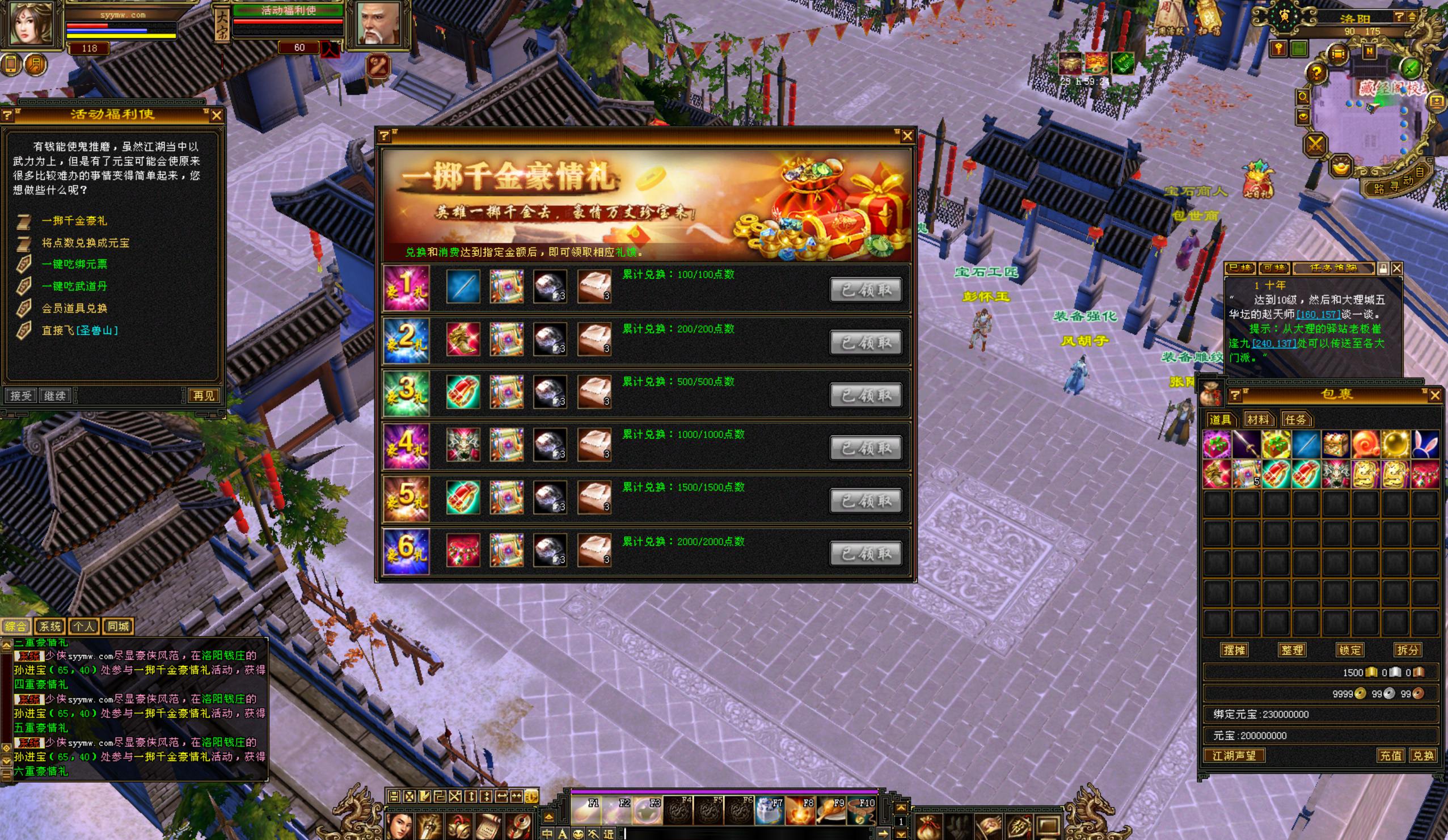Select 直接飞[圣兽山] teleport option

[79, 330]
